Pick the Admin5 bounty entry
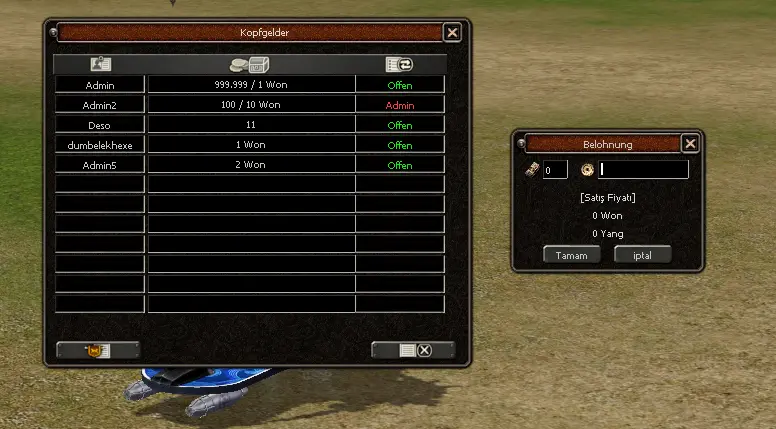This screenshot has height=429, width=776. pyautogui.click(x=100, y=165)
